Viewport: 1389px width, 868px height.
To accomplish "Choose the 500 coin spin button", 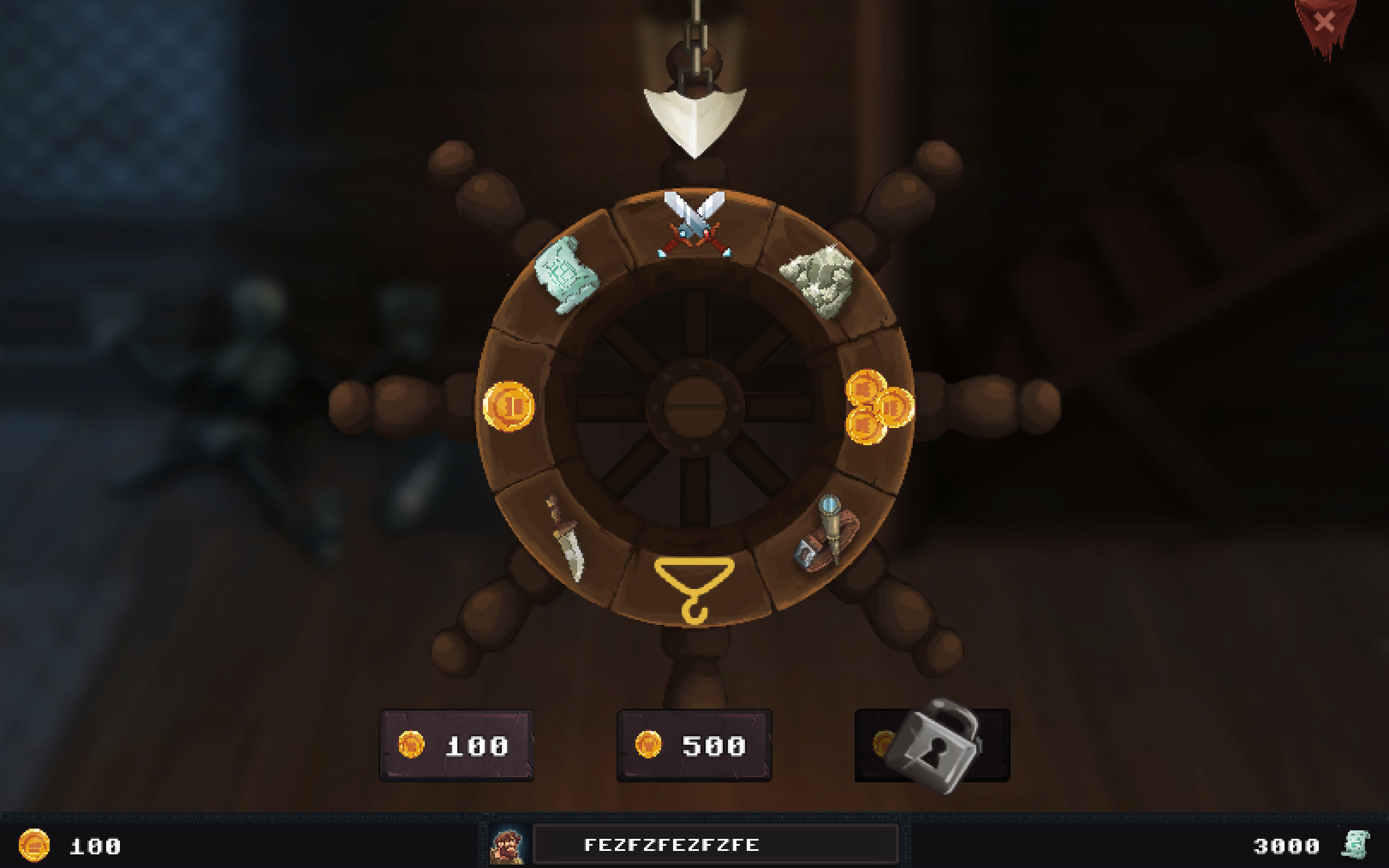I will pos(694,745).
